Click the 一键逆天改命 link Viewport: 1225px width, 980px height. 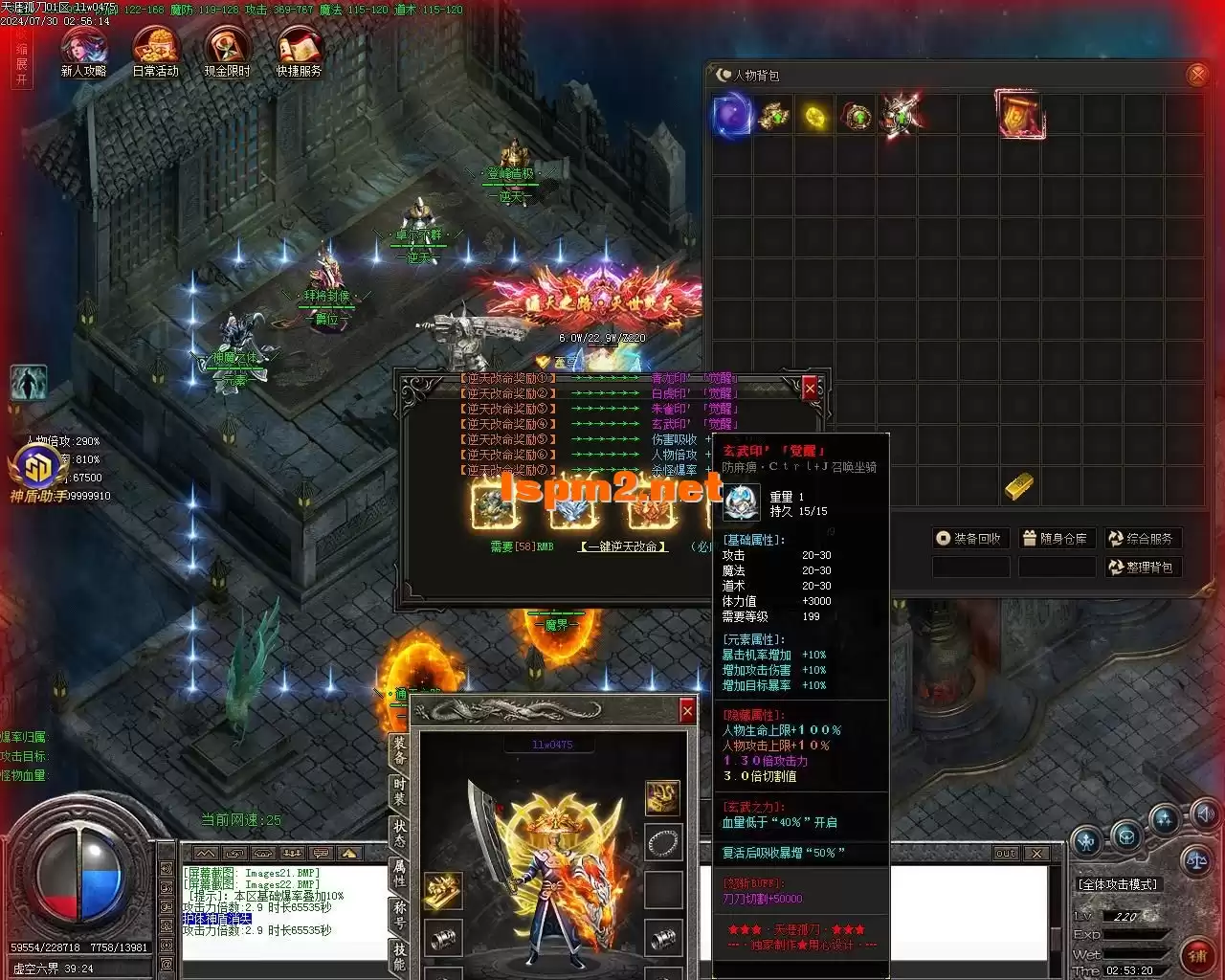(622, 546)
